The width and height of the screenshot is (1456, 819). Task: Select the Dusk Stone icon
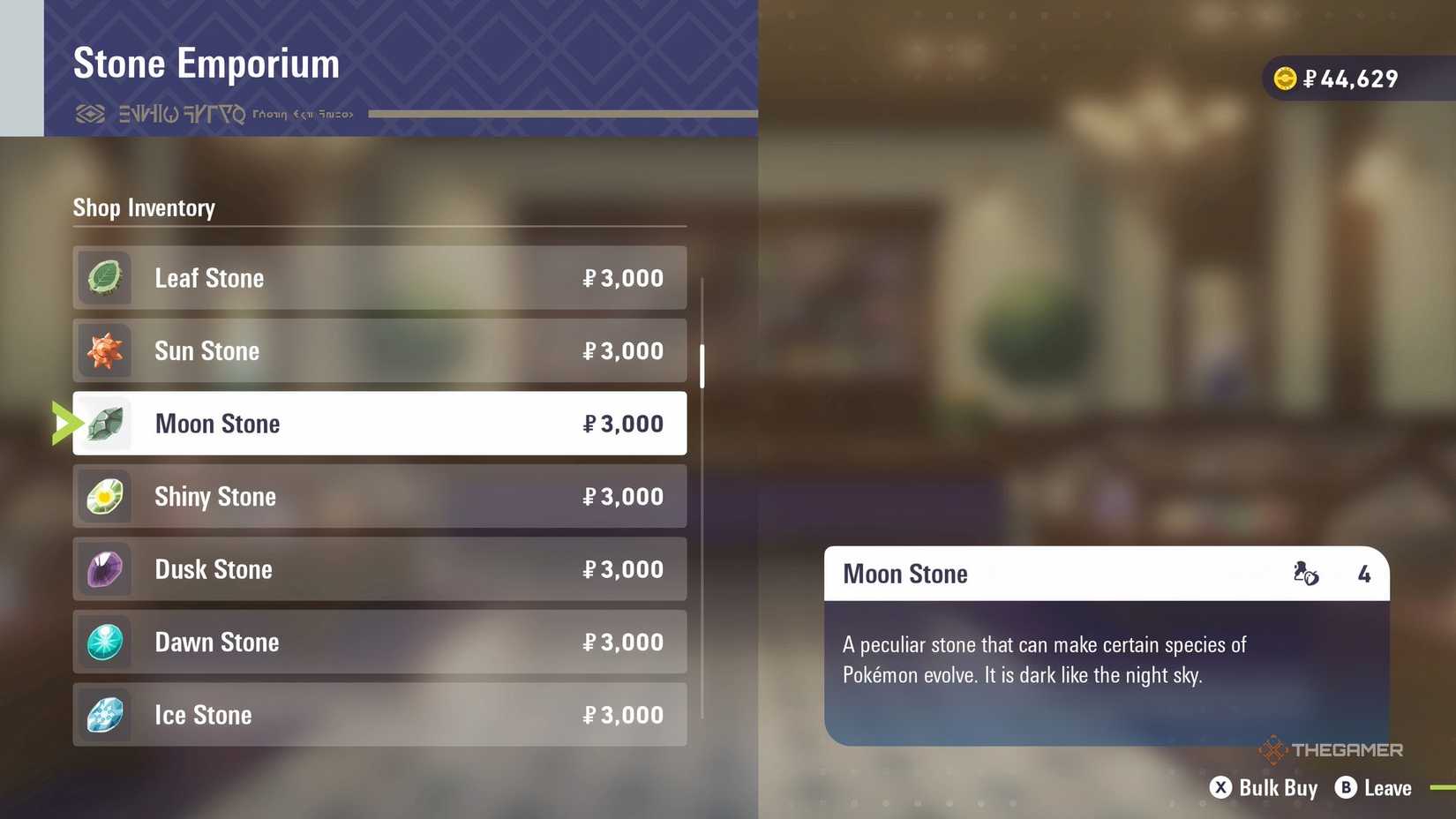[104, 569]
